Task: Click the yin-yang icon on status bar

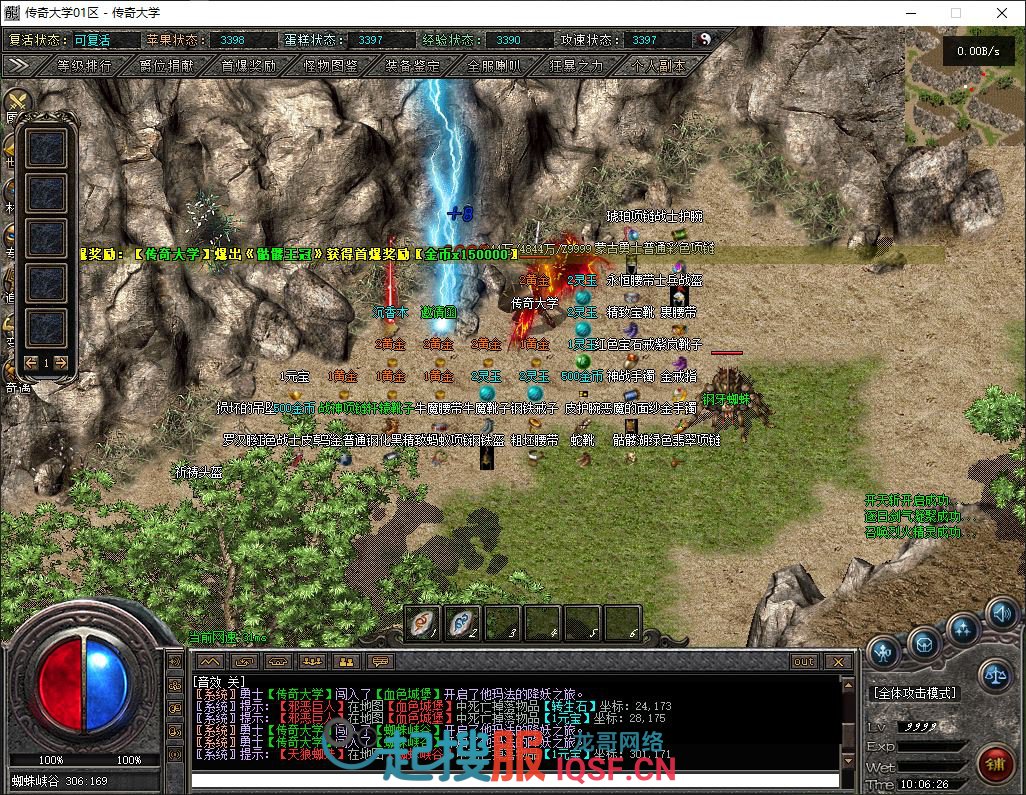Action: click(x=705, y=39)
